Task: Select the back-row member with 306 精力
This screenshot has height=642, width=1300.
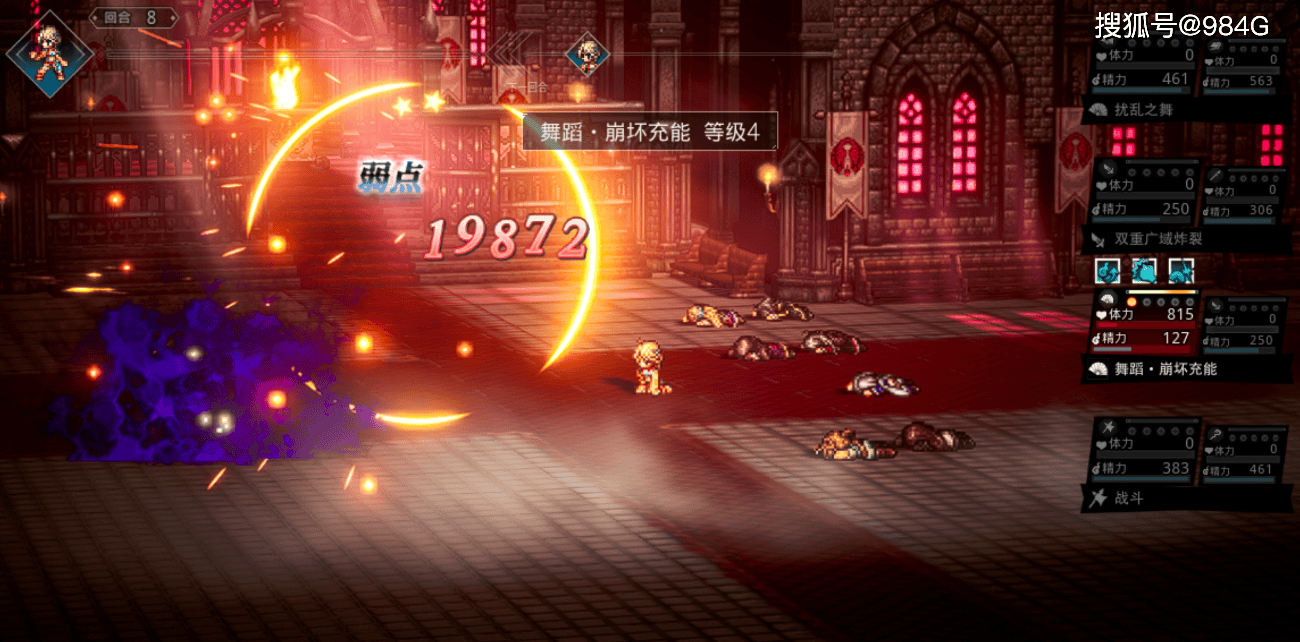Action: coord(1244,196)
